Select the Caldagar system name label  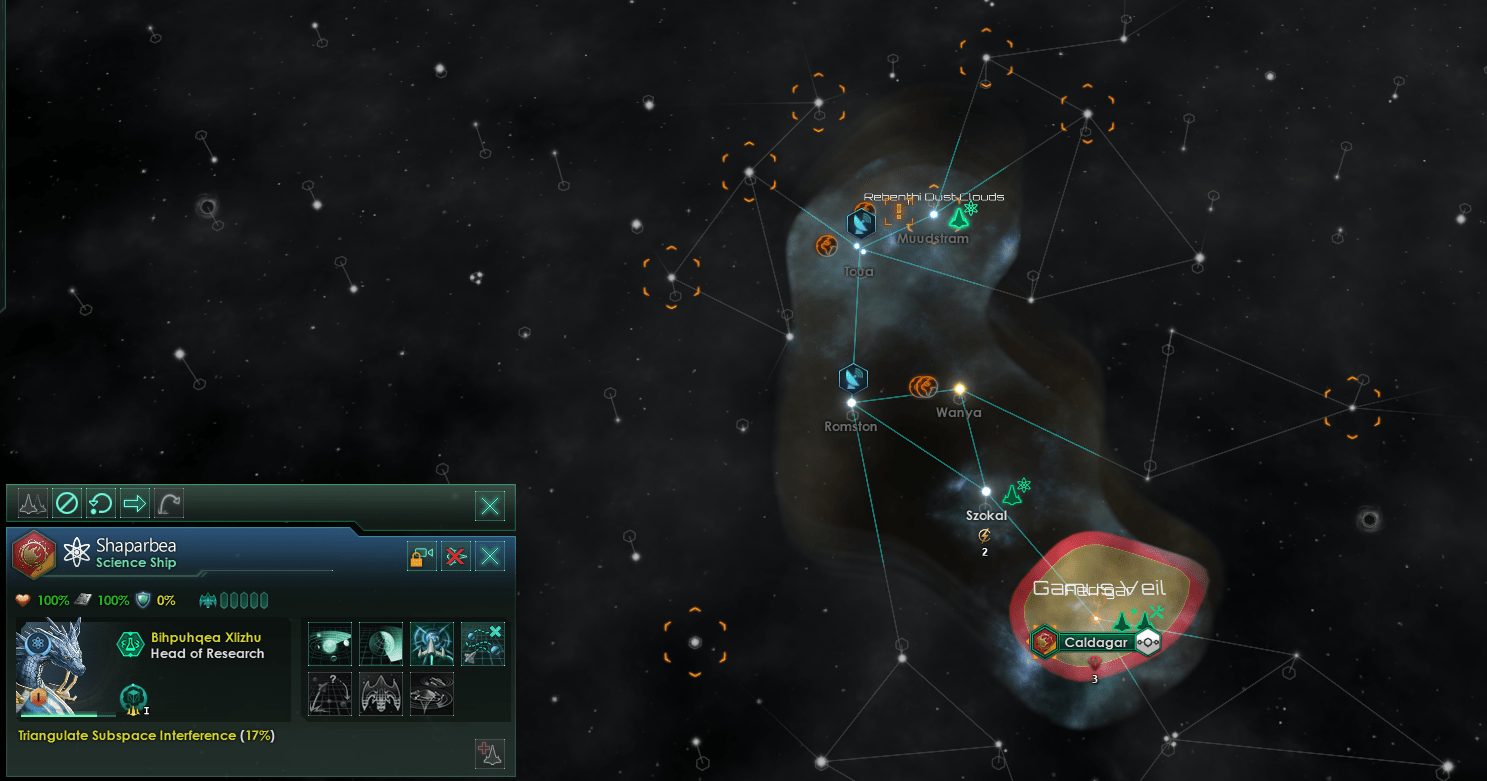1095,642
